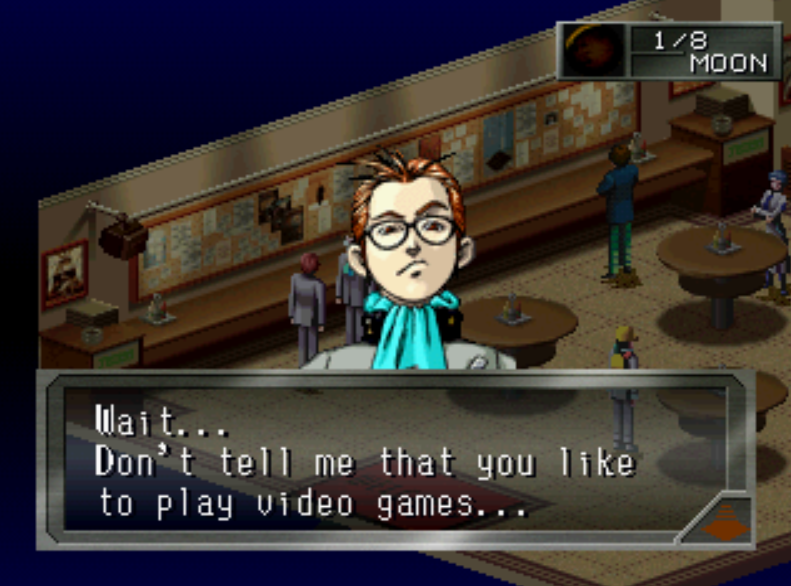Click the moon phase icon
Screen dimensions: 791x586
(x=594, y=52)
